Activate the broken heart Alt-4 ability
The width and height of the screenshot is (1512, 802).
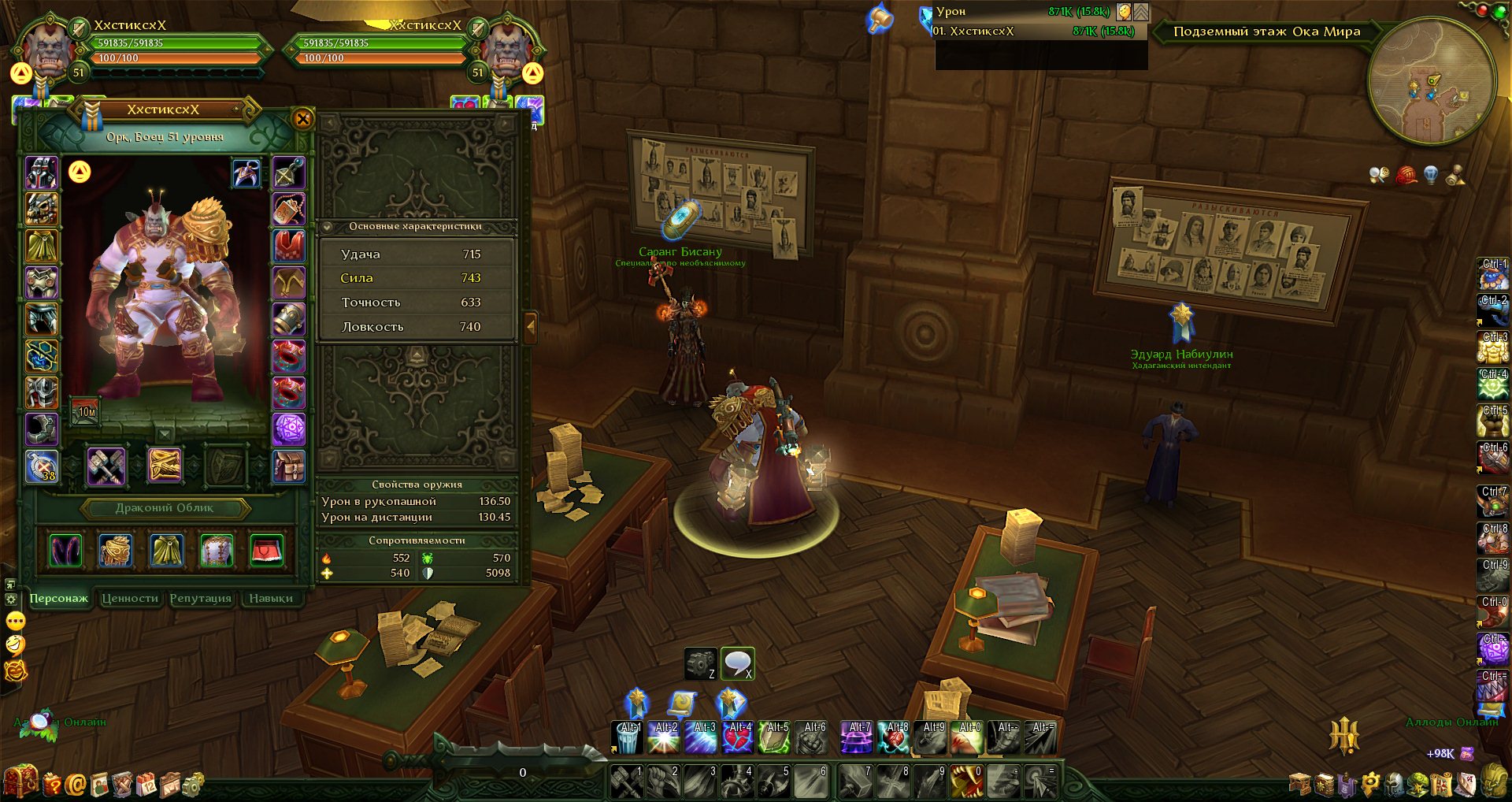tap(738, 738)
